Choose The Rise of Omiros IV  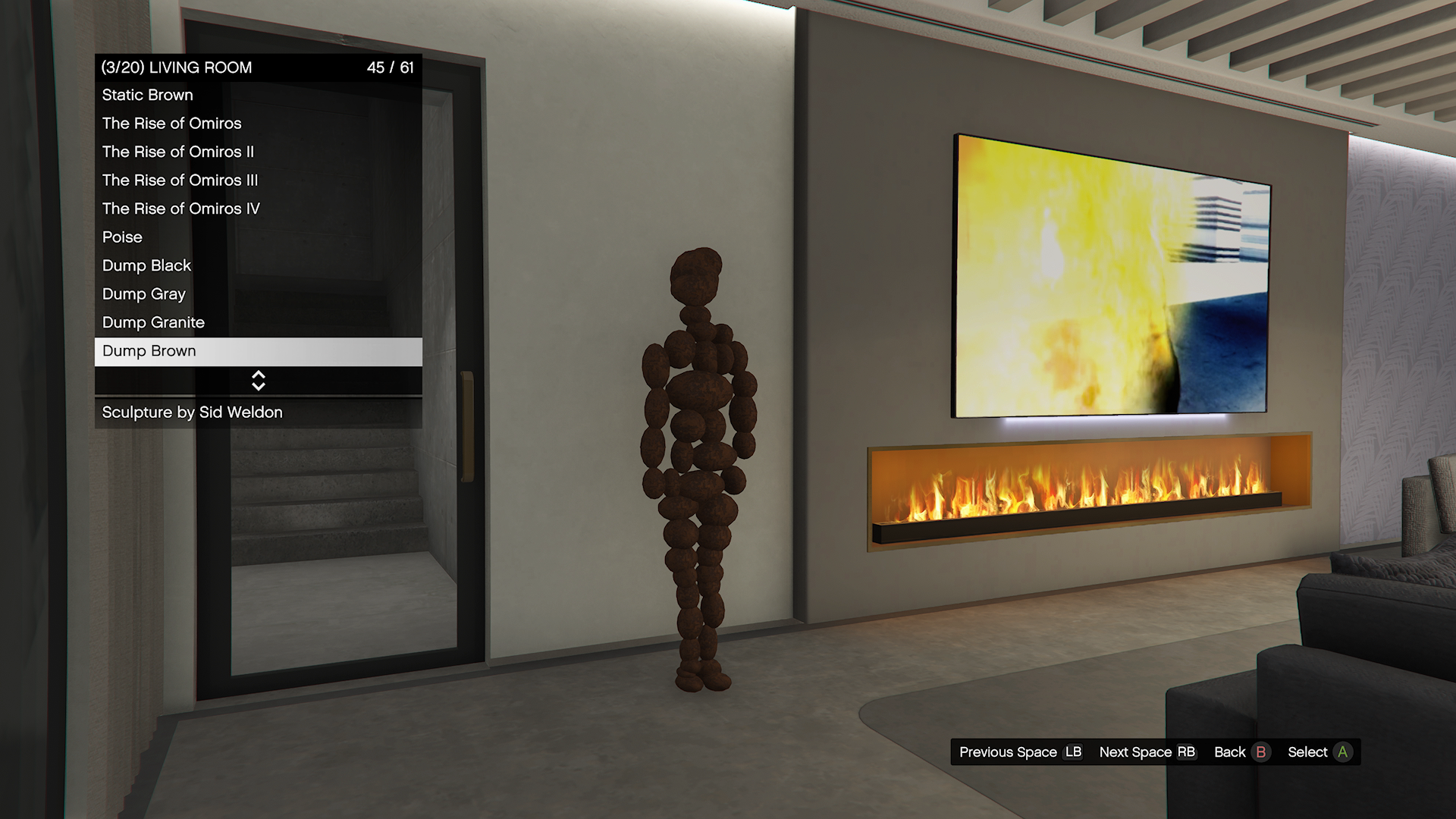coord(258,209)
